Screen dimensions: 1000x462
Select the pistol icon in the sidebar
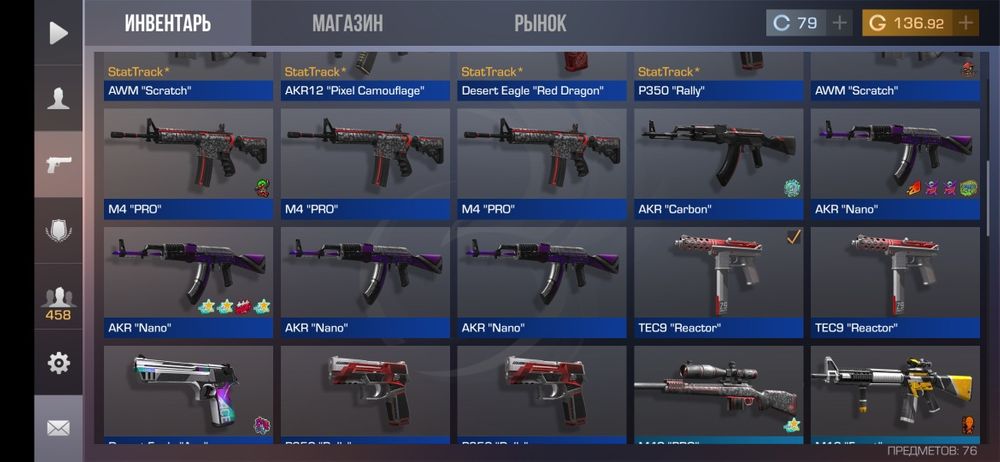(x=58, y=164)
